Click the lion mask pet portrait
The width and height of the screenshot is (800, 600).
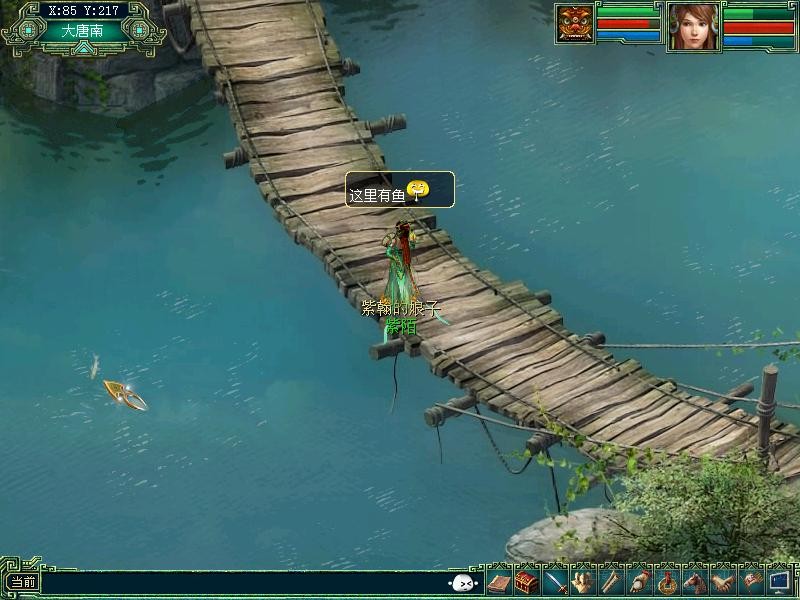point(575,25)
